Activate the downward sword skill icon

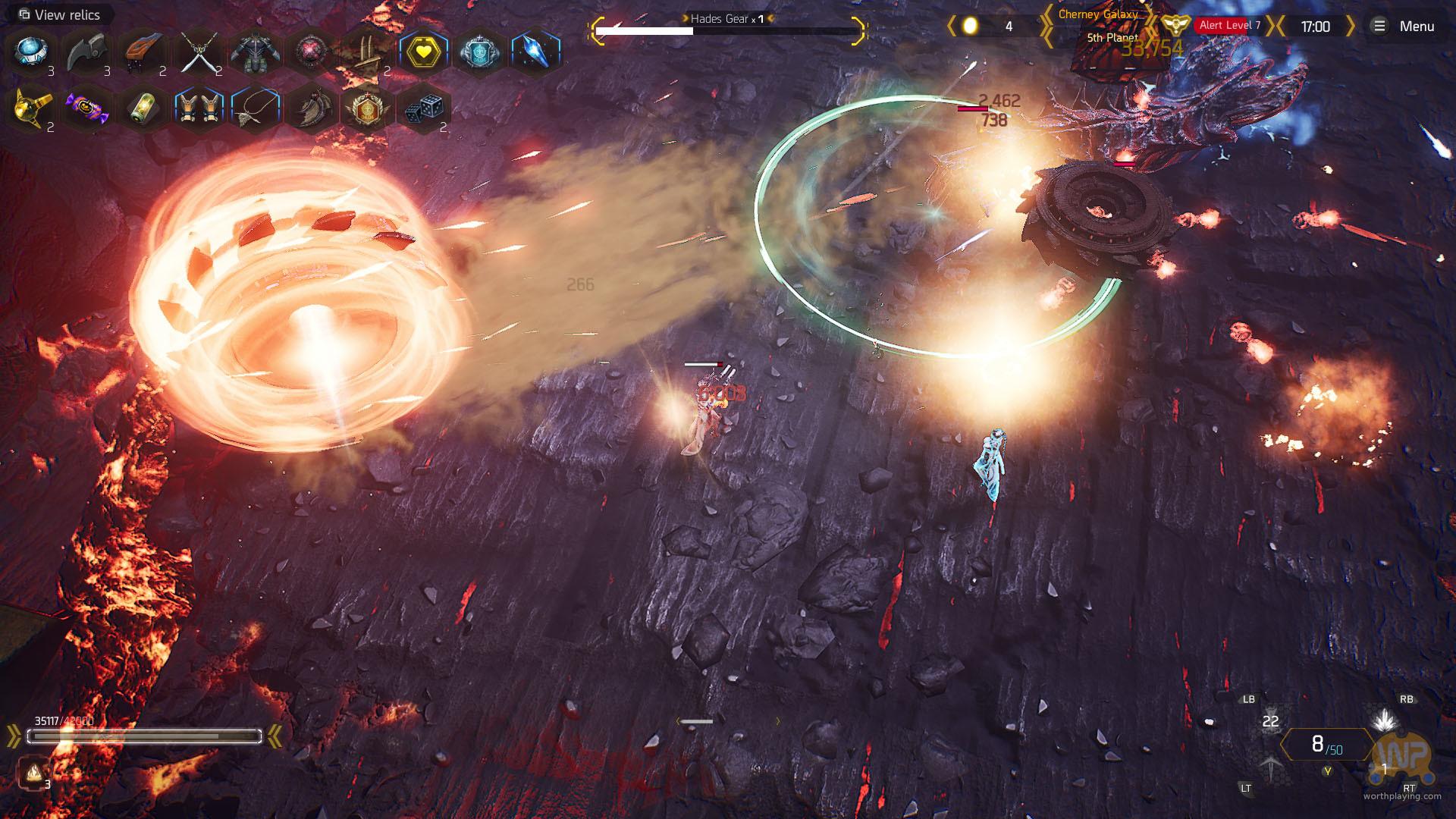point(1271,767)
